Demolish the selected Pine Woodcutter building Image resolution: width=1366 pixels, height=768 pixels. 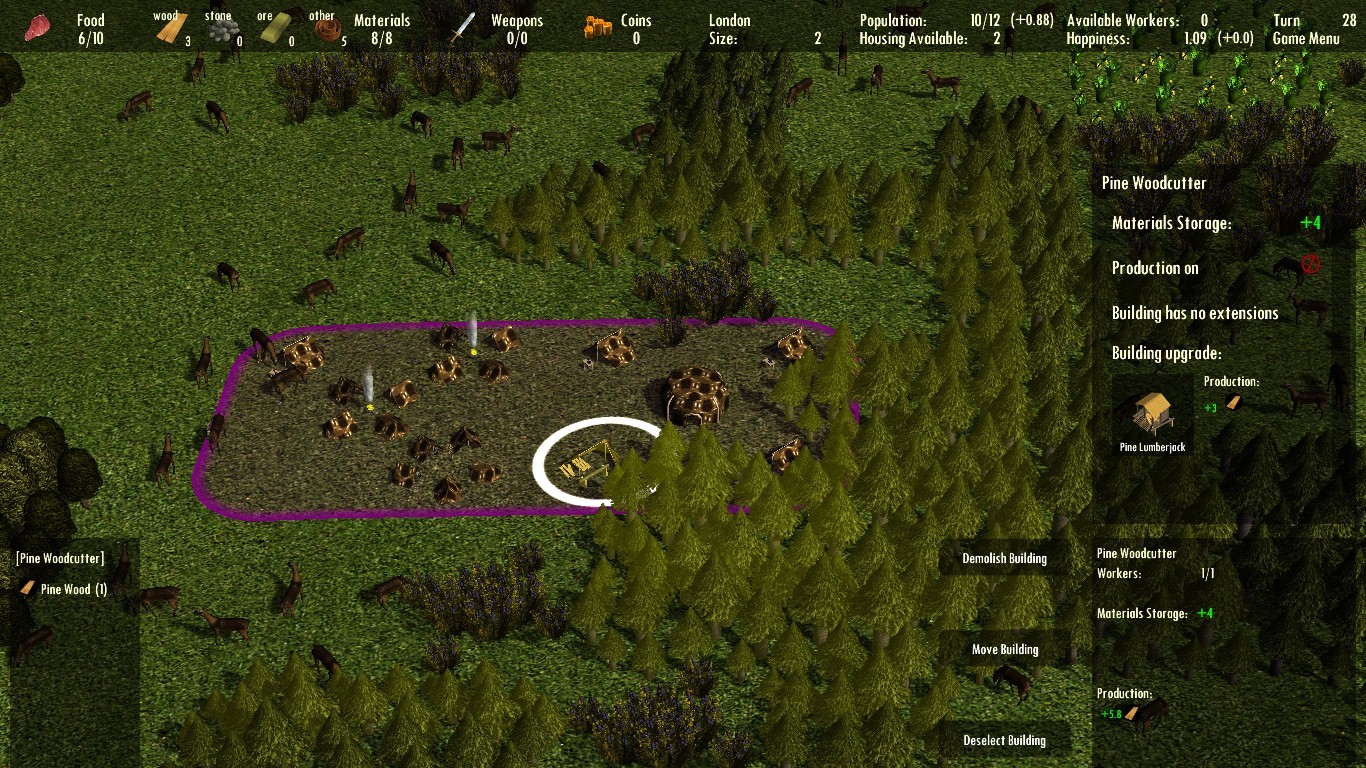tap(1004, 558)
